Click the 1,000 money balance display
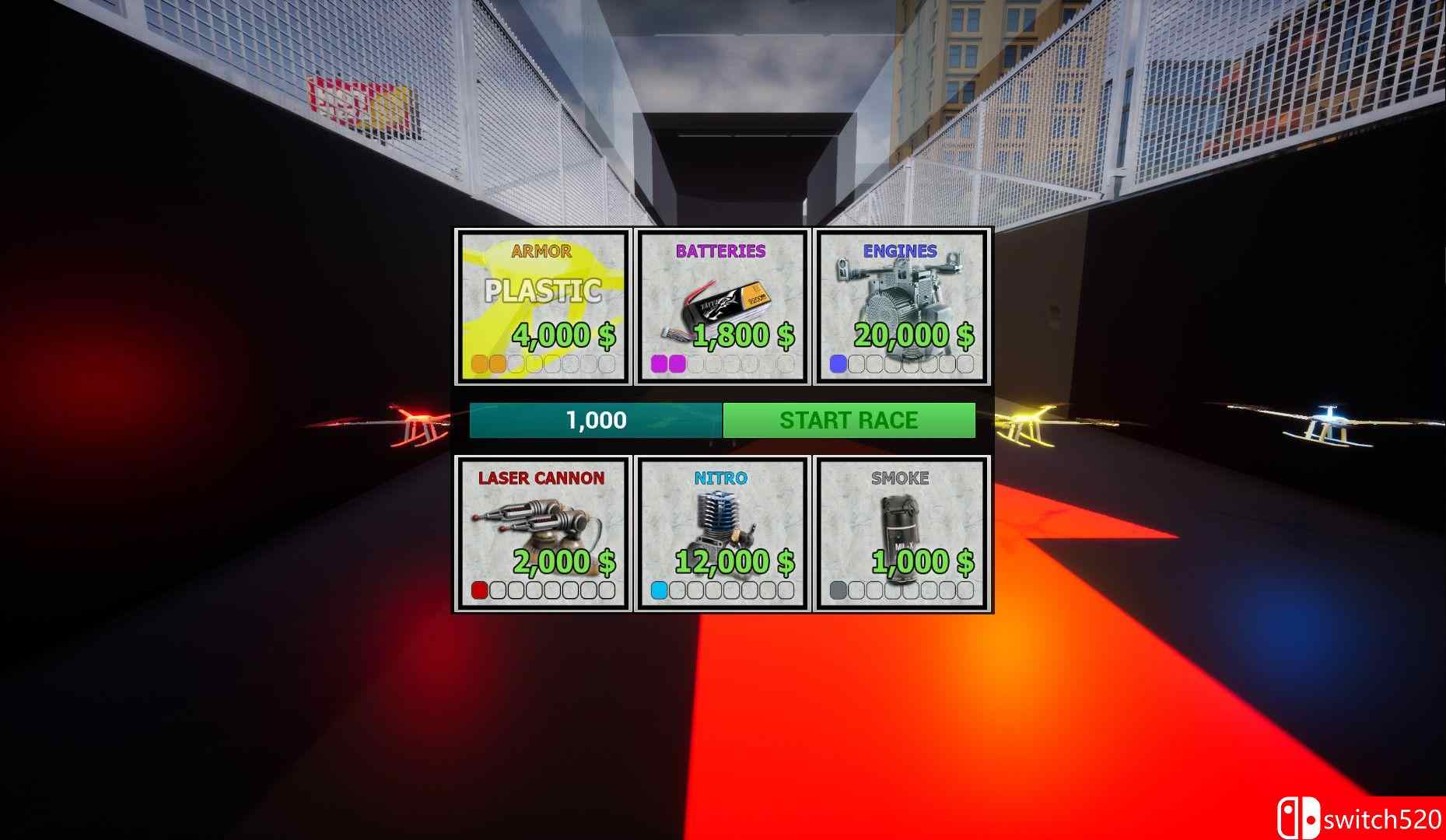The image size is (1446, 840). tap(595, 421)
